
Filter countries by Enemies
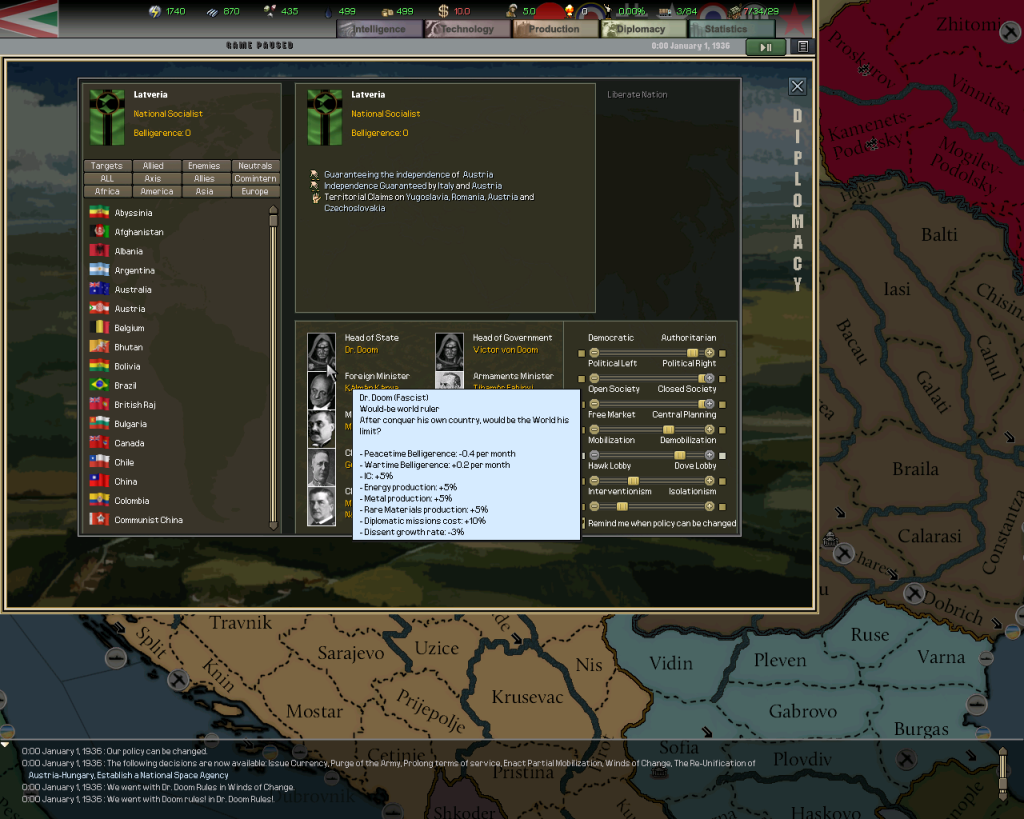pyautogui.click(x=204, y=166)
